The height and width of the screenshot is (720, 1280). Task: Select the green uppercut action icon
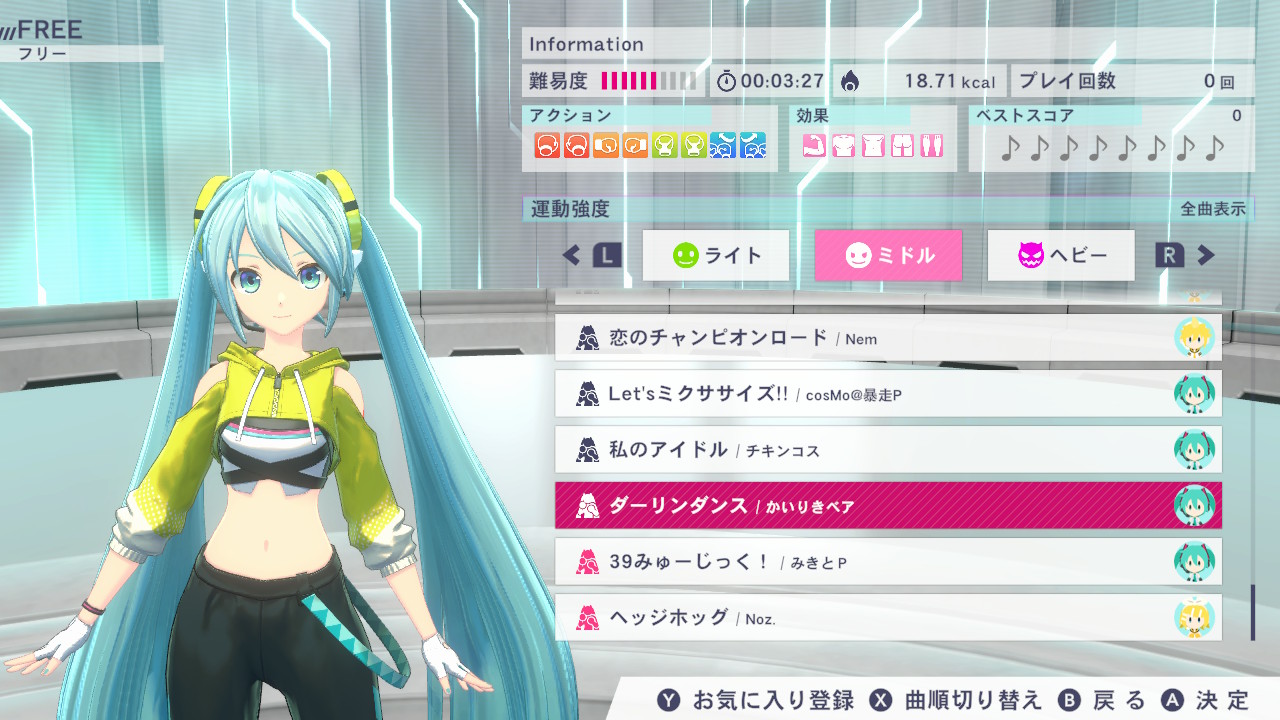point(664,146)
